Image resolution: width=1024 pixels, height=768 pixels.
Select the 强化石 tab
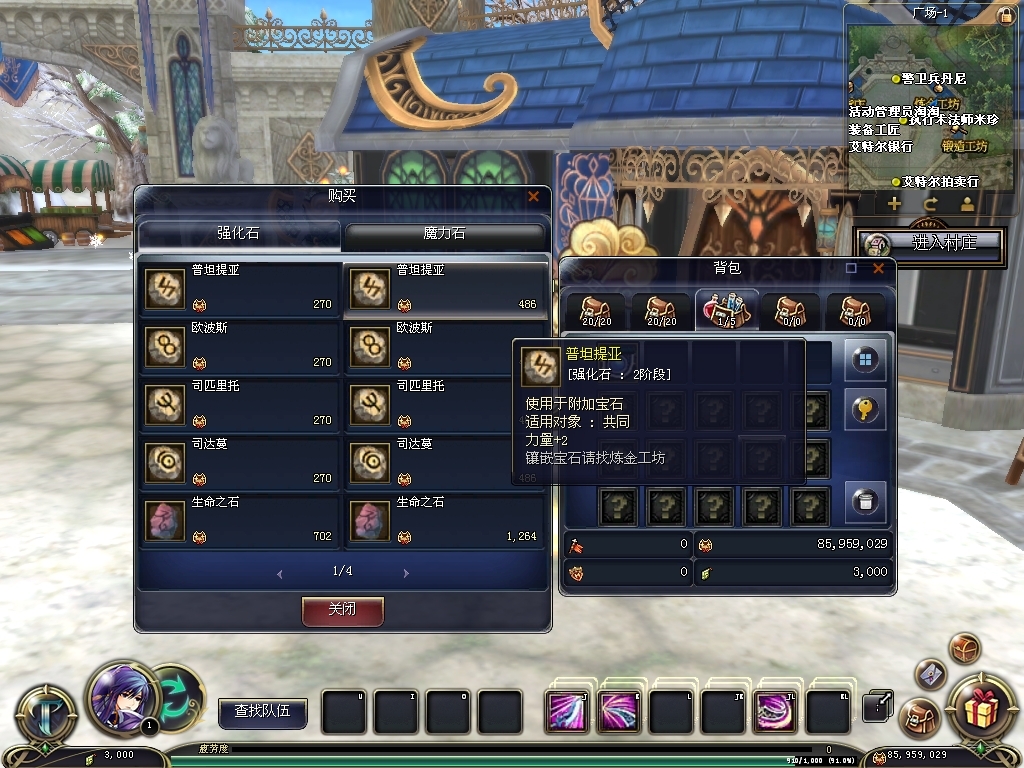pyautogui.click(x=239, y=234)
